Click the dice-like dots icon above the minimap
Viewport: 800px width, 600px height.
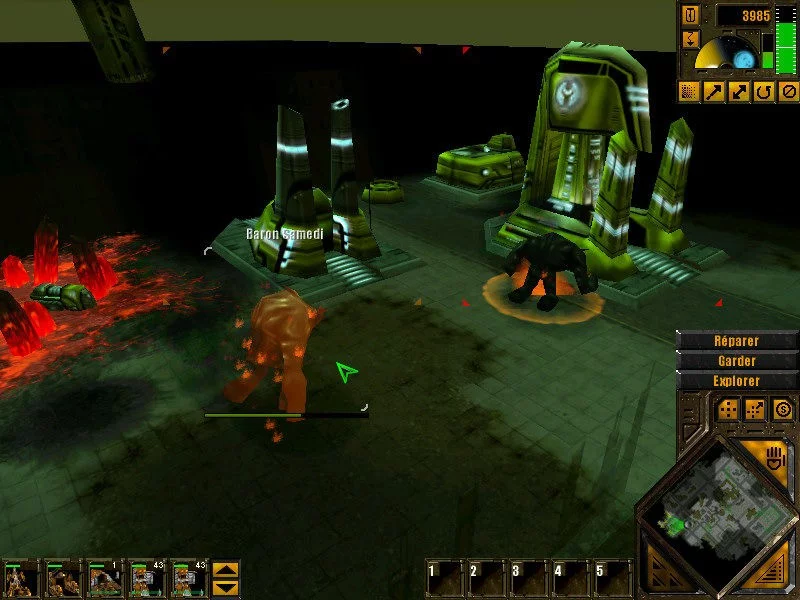(727, 409)
